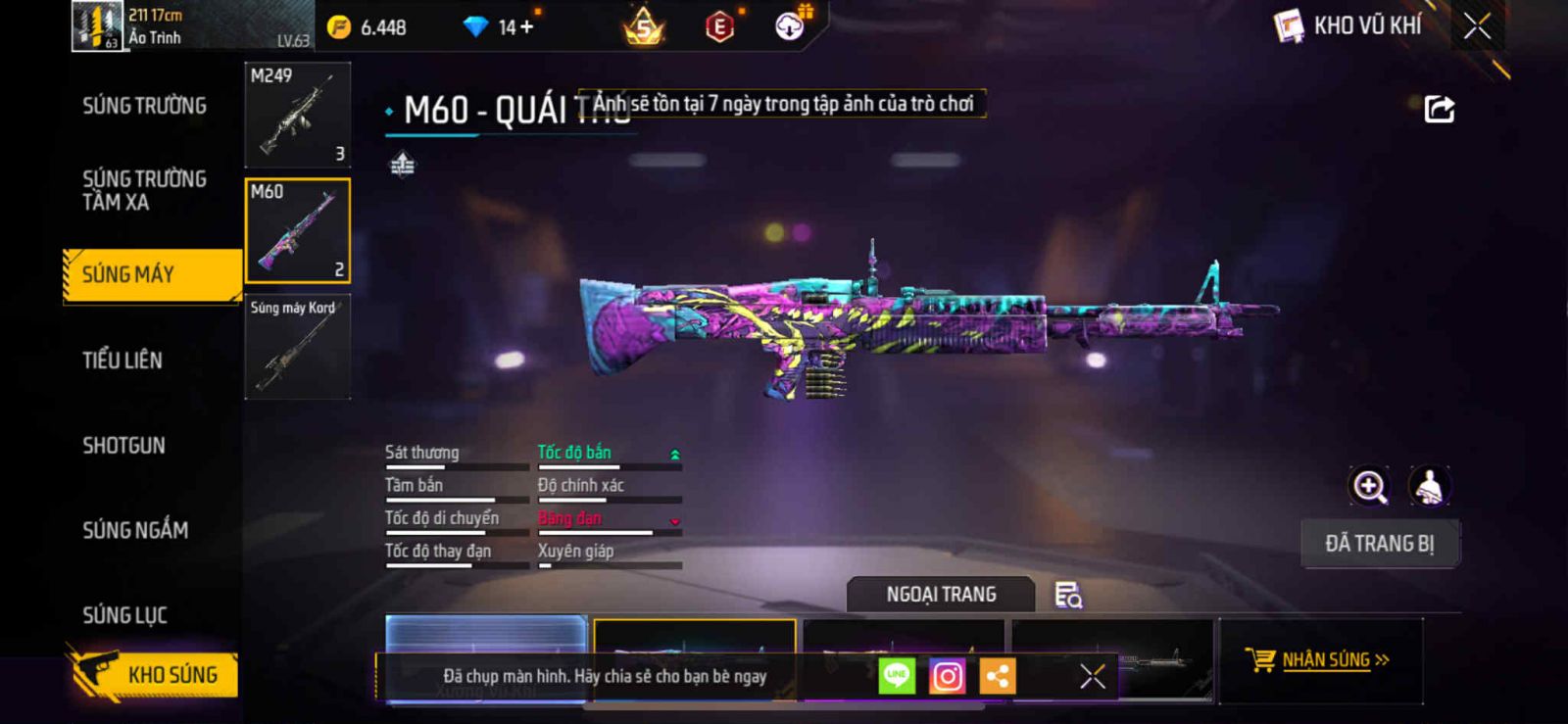Click the character preview icon
Screen dimensions: 1568x724
click(x=1430, y=486)
